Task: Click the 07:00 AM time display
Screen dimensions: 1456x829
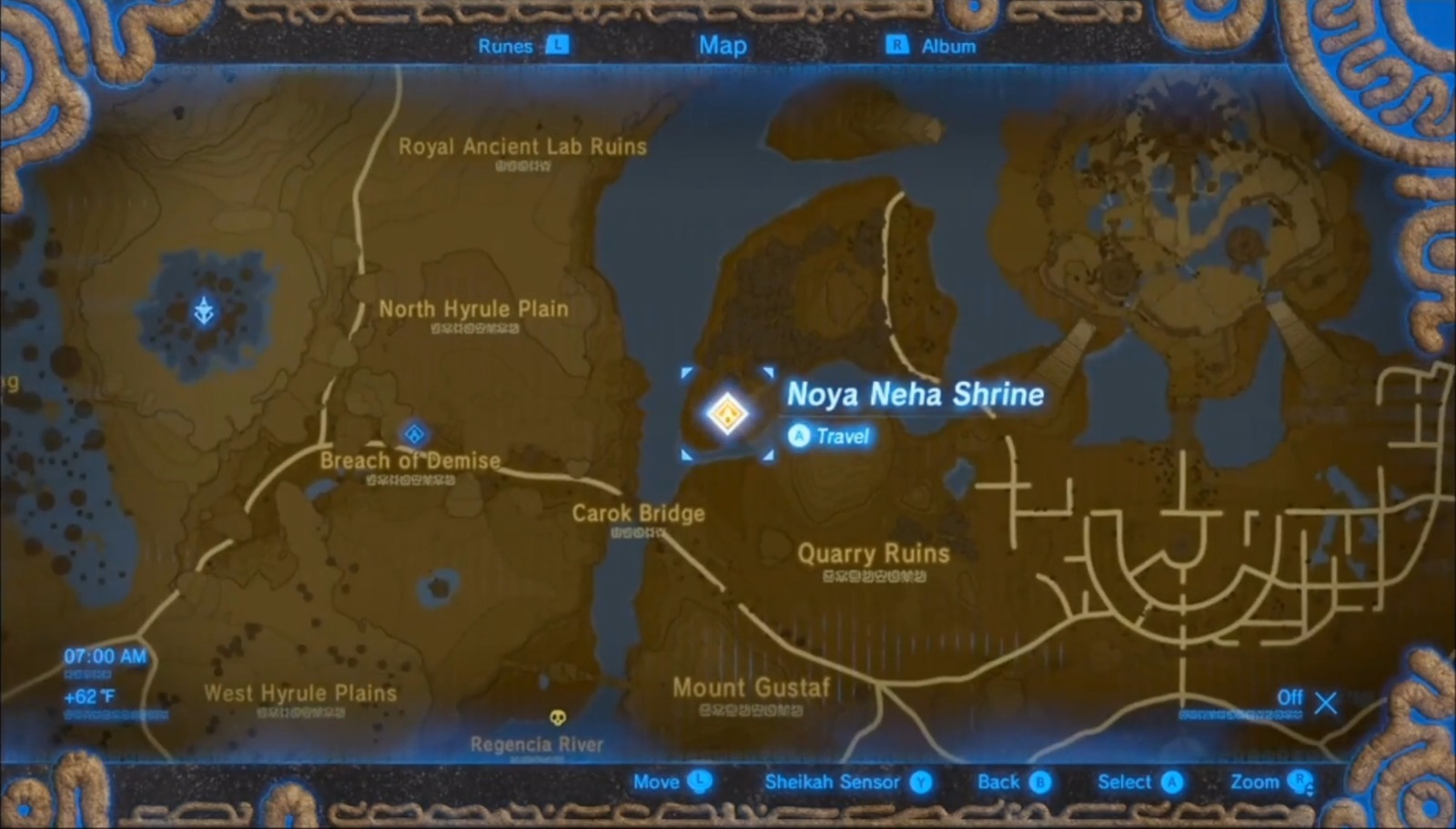Action: [x=103, y=654]
